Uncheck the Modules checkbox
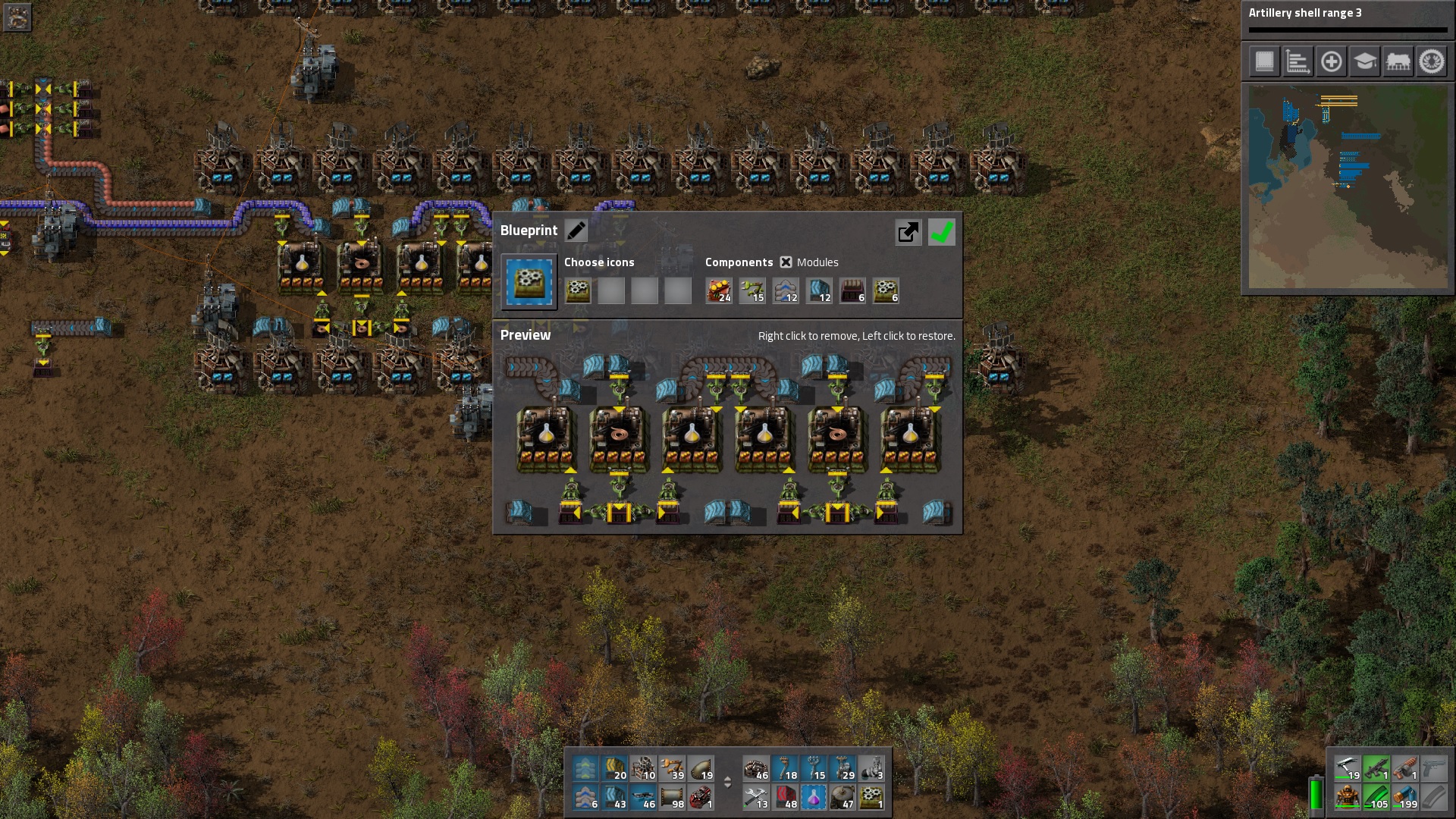1456x819 pixels. (x=786, y=262)
